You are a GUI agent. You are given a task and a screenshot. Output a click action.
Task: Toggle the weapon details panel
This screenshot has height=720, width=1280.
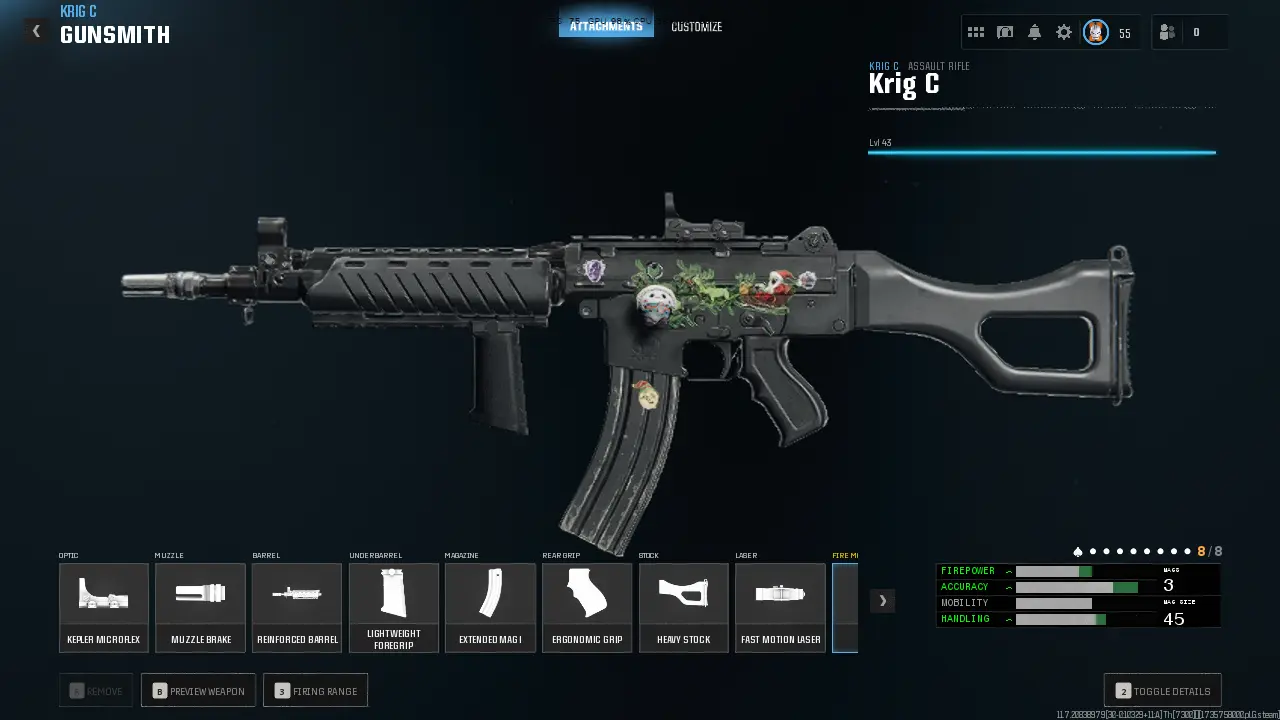1162,691
